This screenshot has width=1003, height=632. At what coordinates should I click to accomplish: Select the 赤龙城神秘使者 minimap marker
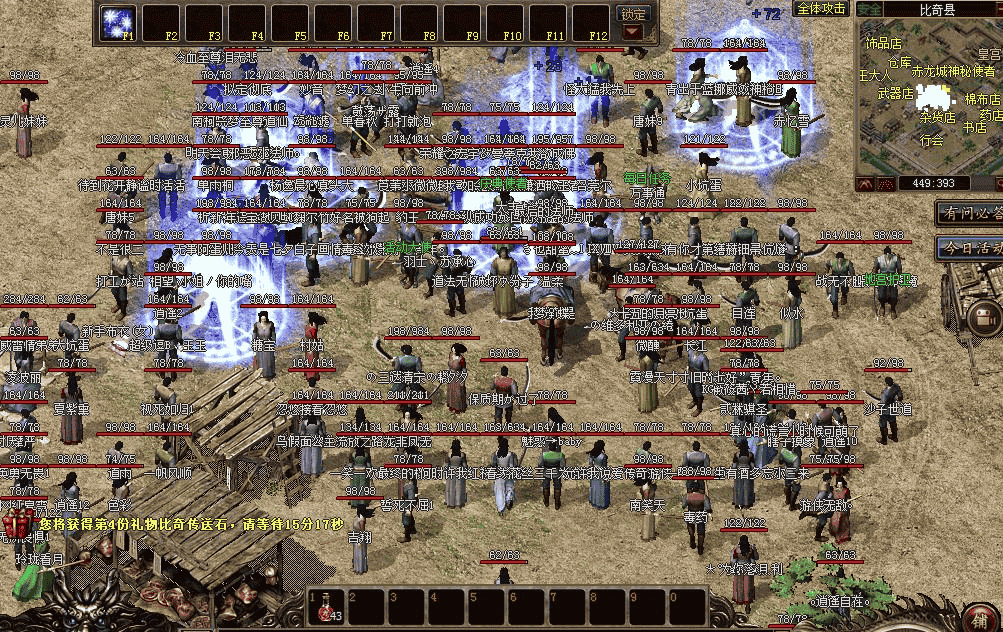pyautogui.click(x=951, y=71)
